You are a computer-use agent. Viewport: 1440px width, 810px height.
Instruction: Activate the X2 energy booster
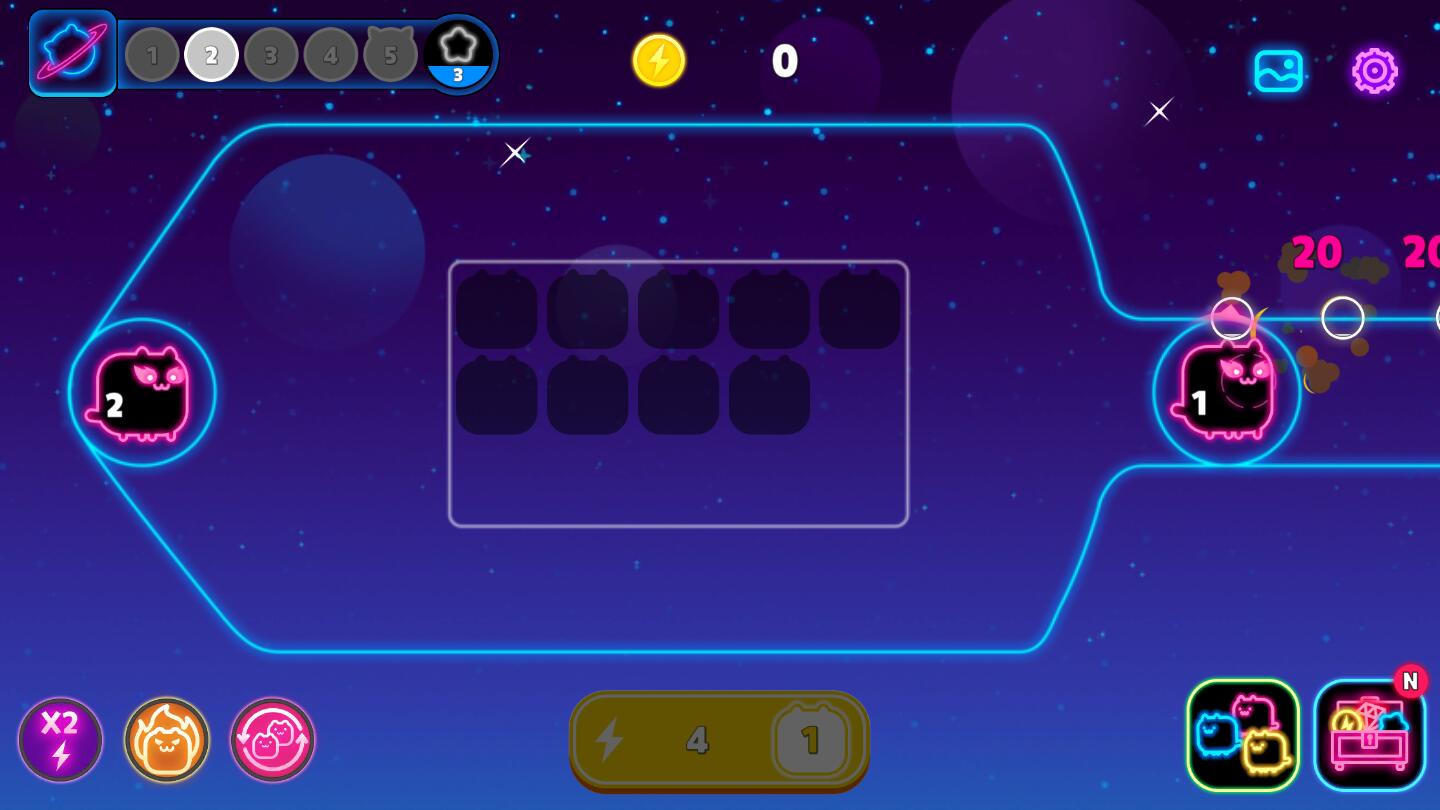pyautogui.click(x=61, y=740)
